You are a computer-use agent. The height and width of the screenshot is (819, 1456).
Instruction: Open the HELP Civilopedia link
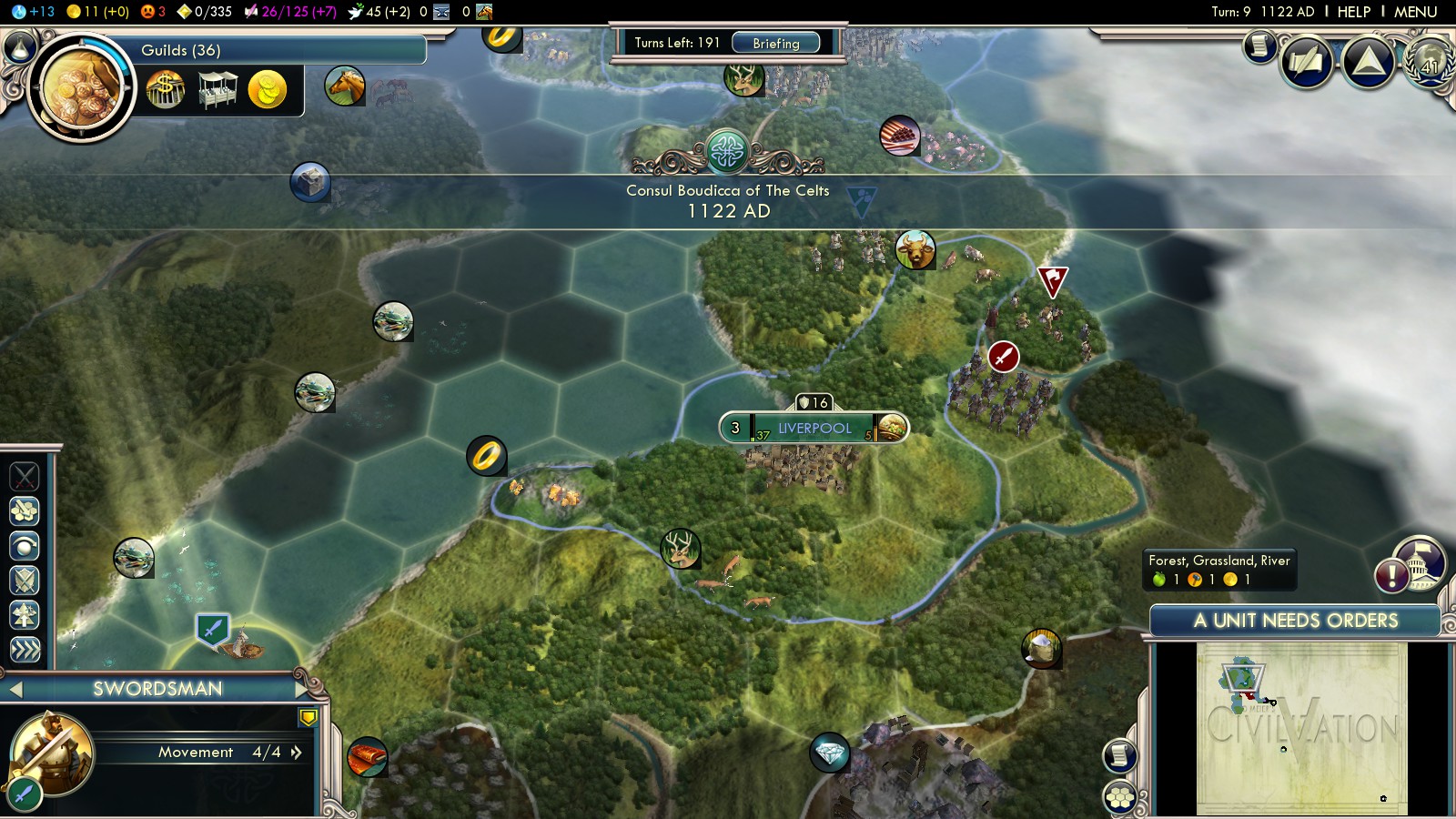pyautogui.click(x=1353, y=12)
